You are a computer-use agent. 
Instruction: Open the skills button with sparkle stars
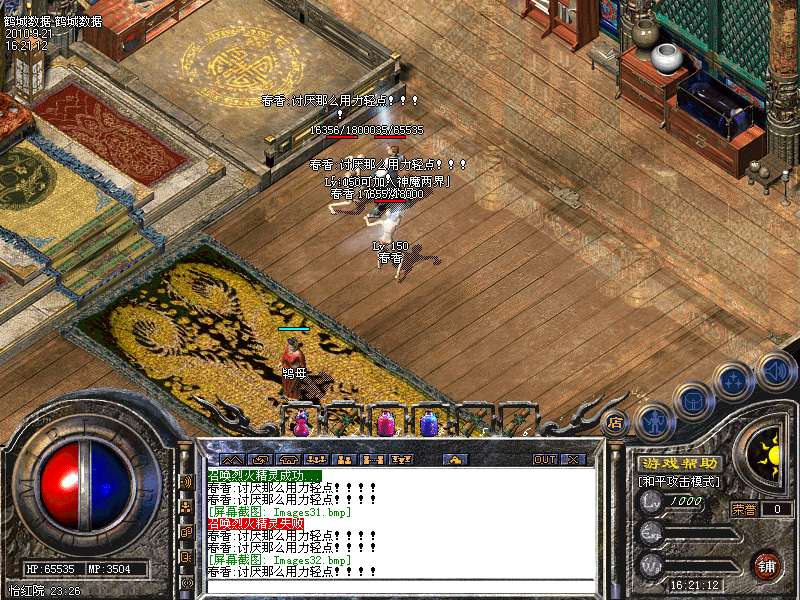pos(734,380)
